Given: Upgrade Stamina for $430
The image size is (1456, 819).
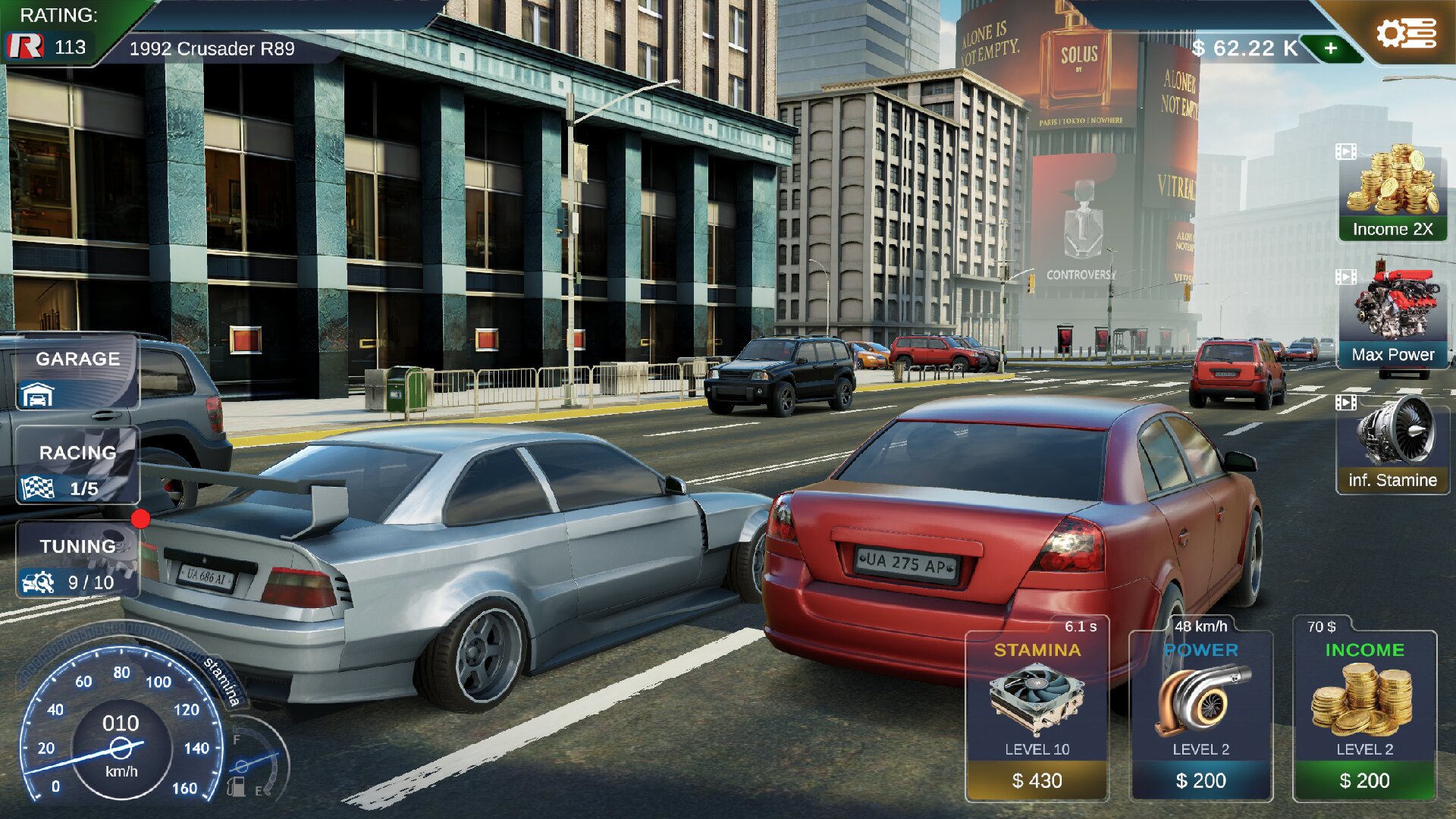Looking at the screenshot, I should pos(1037,780).
